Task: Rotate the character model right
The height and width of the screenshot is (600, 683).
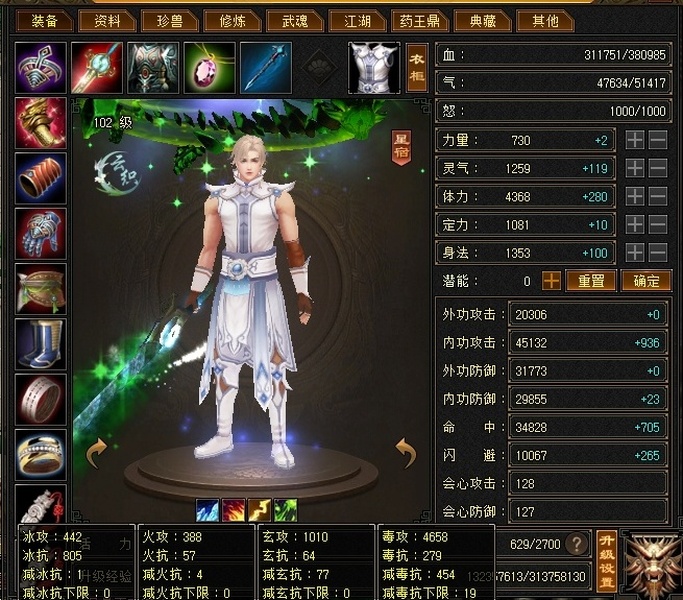Action: tap(405, 454)
